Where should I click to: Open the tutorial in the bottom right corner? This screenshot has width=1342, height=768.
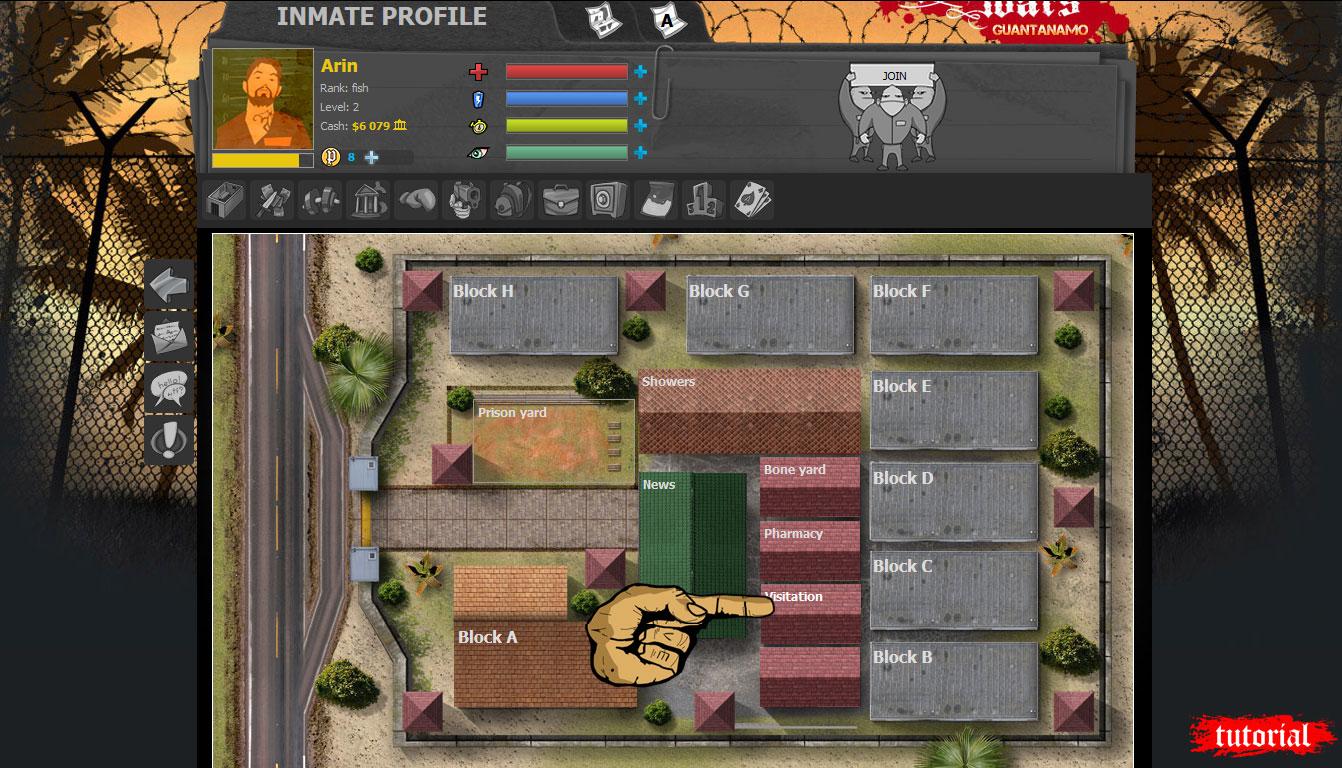click(x=1262, y=733)
